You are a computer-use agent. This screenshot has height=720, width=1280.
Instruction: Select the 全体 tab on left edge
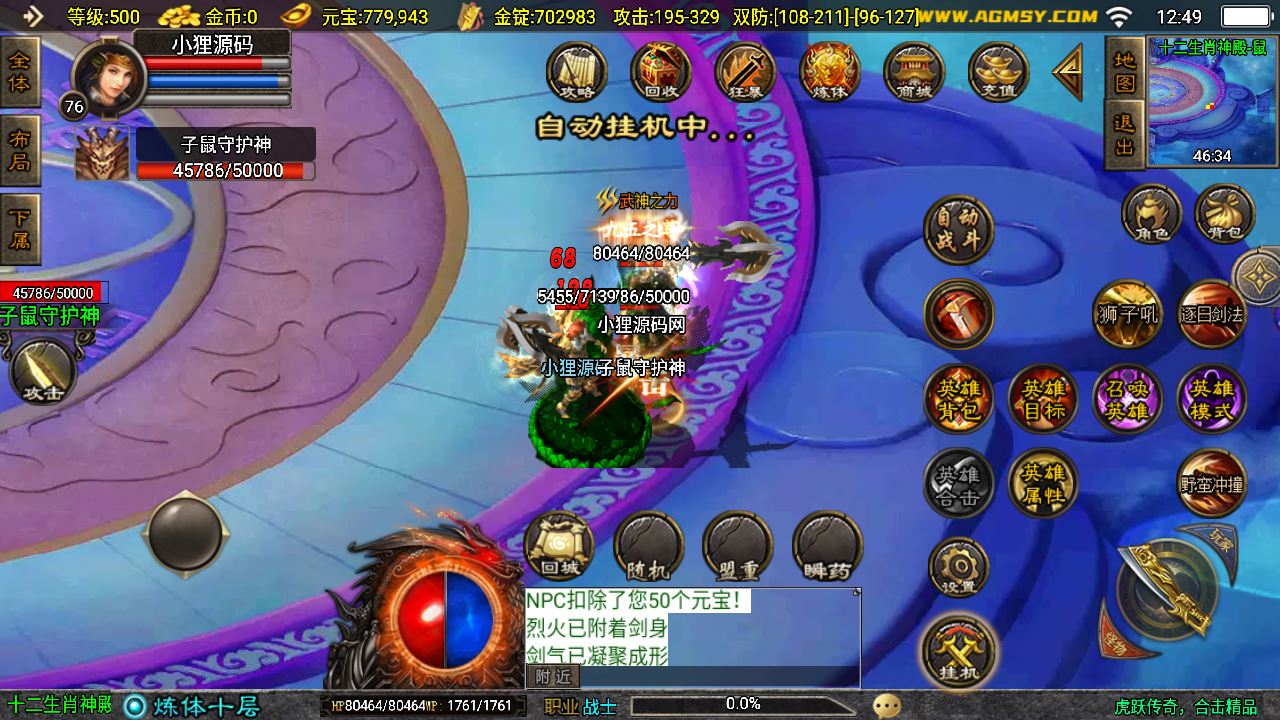(x=19, y=71)
